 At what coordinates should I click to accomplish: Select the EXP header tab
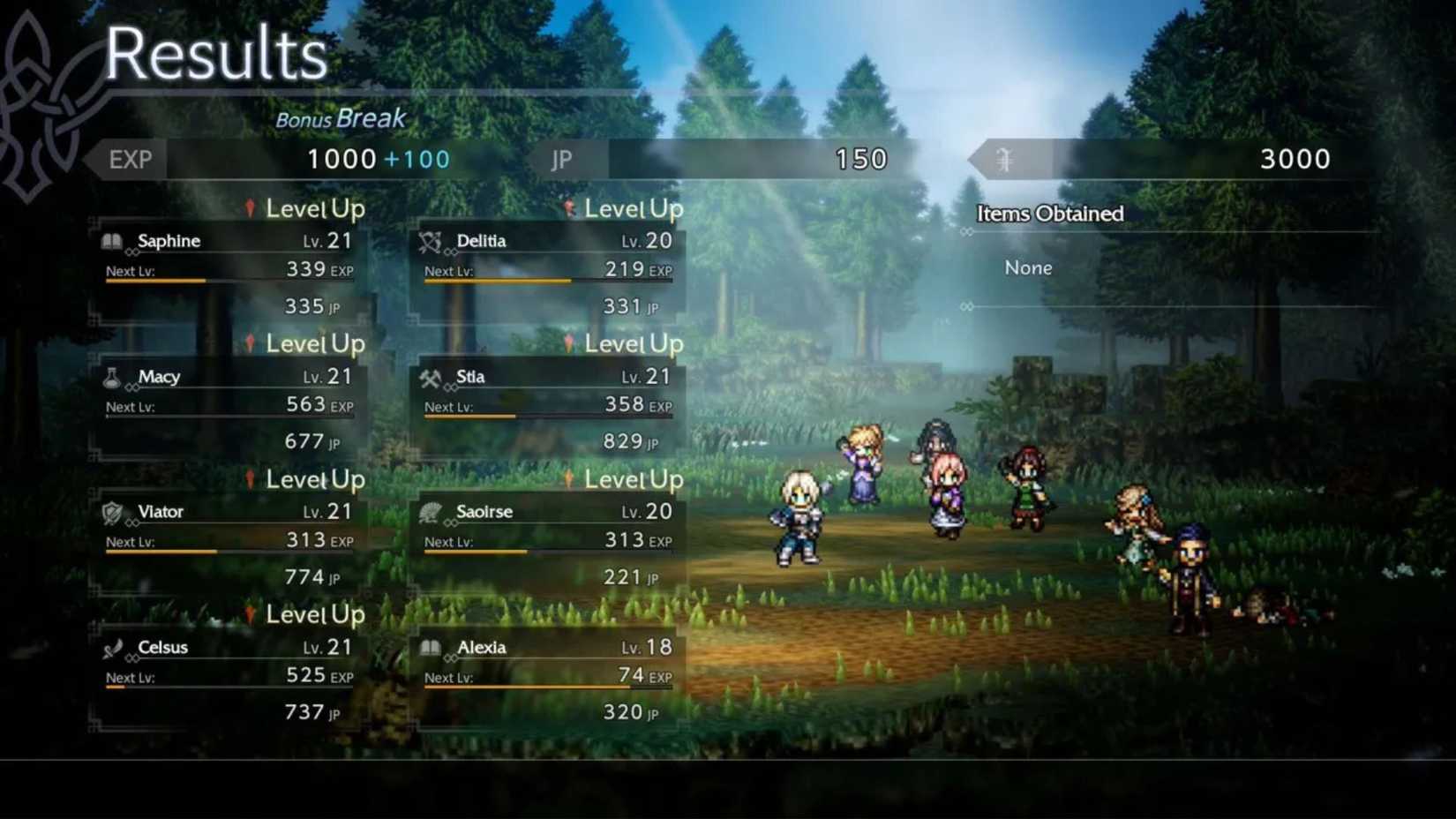click(129, 159)
